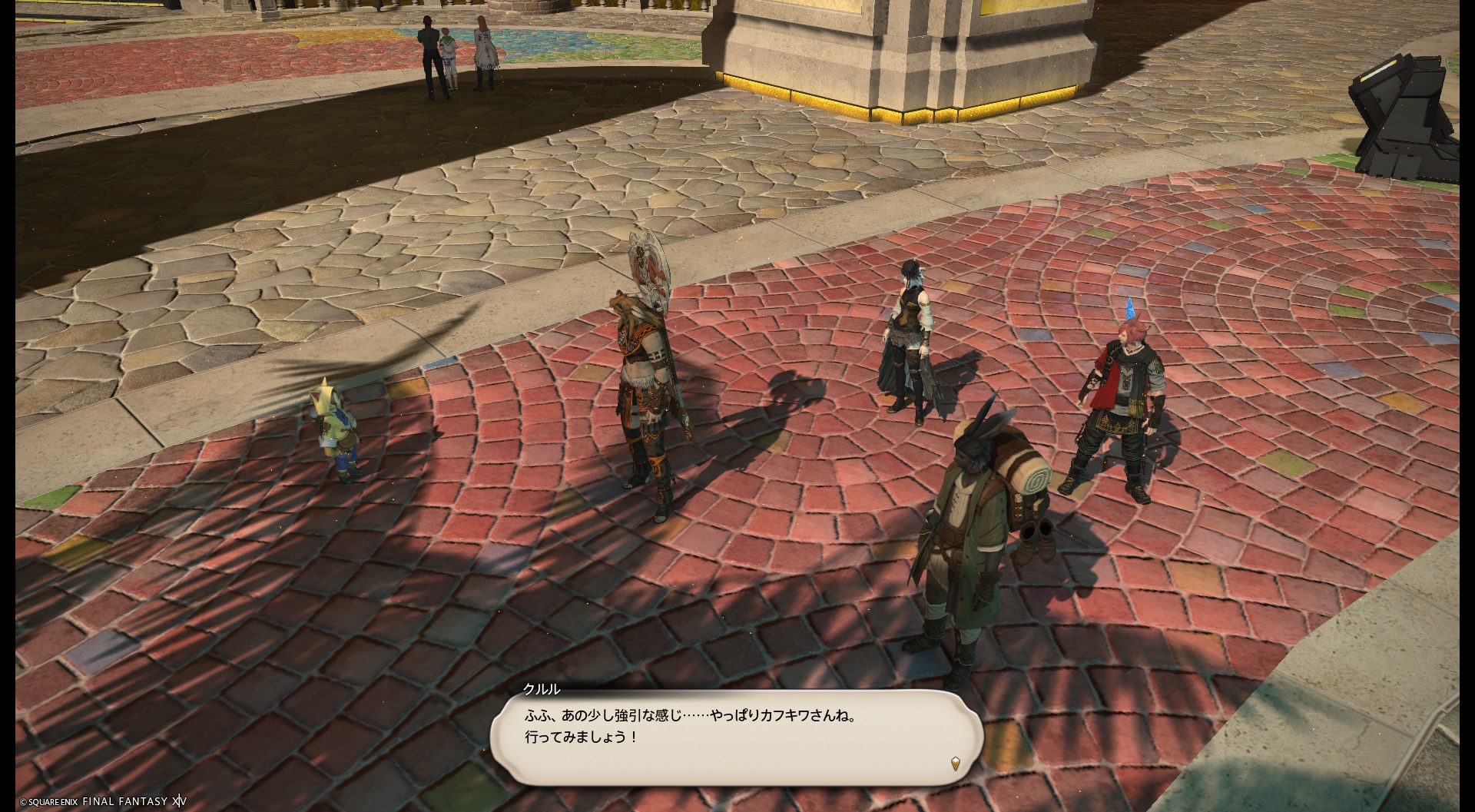Advance Krile's dialogue text box
Viewport: 1475px width, 812px height.
tap(736, 736)
